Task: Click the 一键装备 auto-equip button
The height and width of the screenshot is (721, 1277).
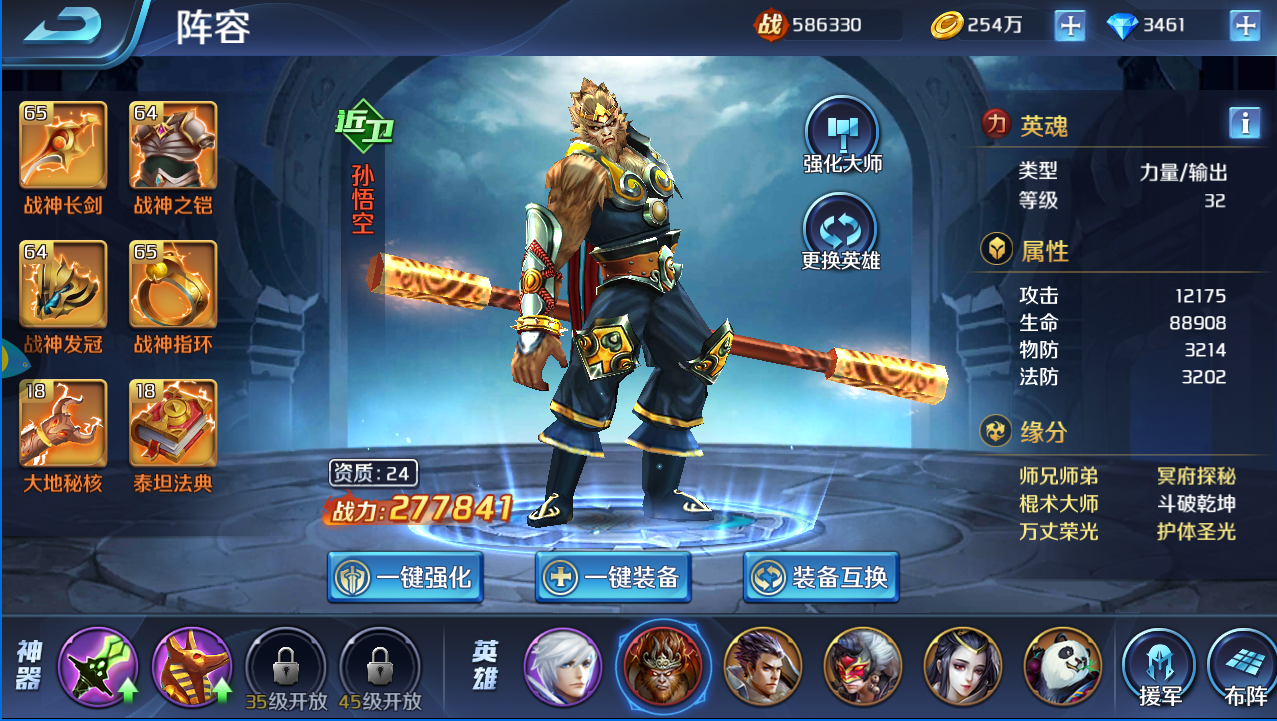Action: coord(612,577)
